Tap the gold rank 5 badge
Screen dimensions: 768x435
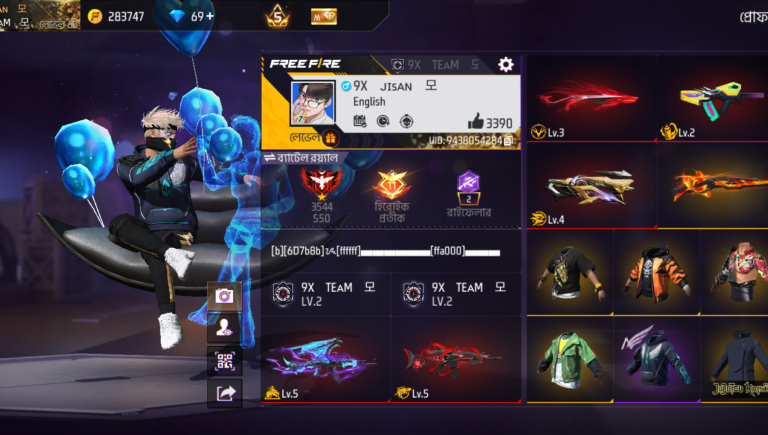tap(277, 16)
